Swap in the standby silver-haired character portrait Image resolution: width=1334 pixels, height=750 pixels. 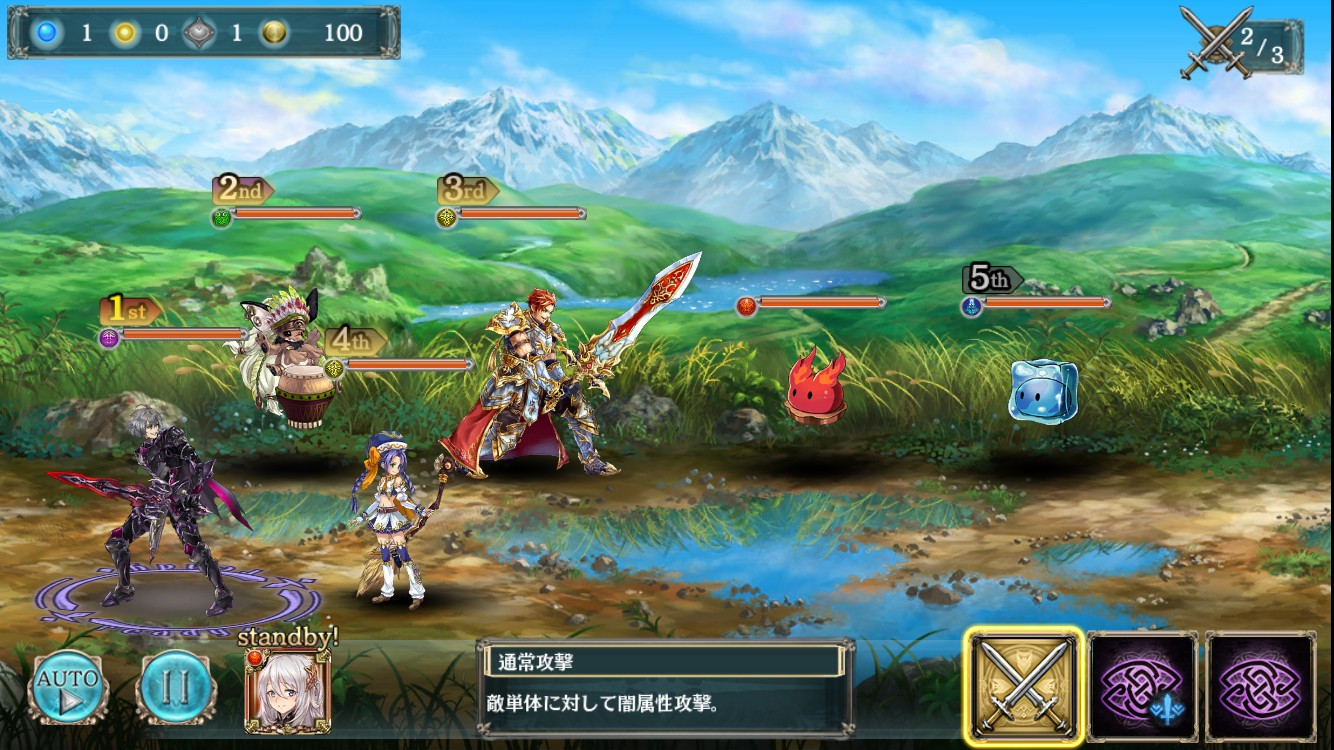(288, 692)
